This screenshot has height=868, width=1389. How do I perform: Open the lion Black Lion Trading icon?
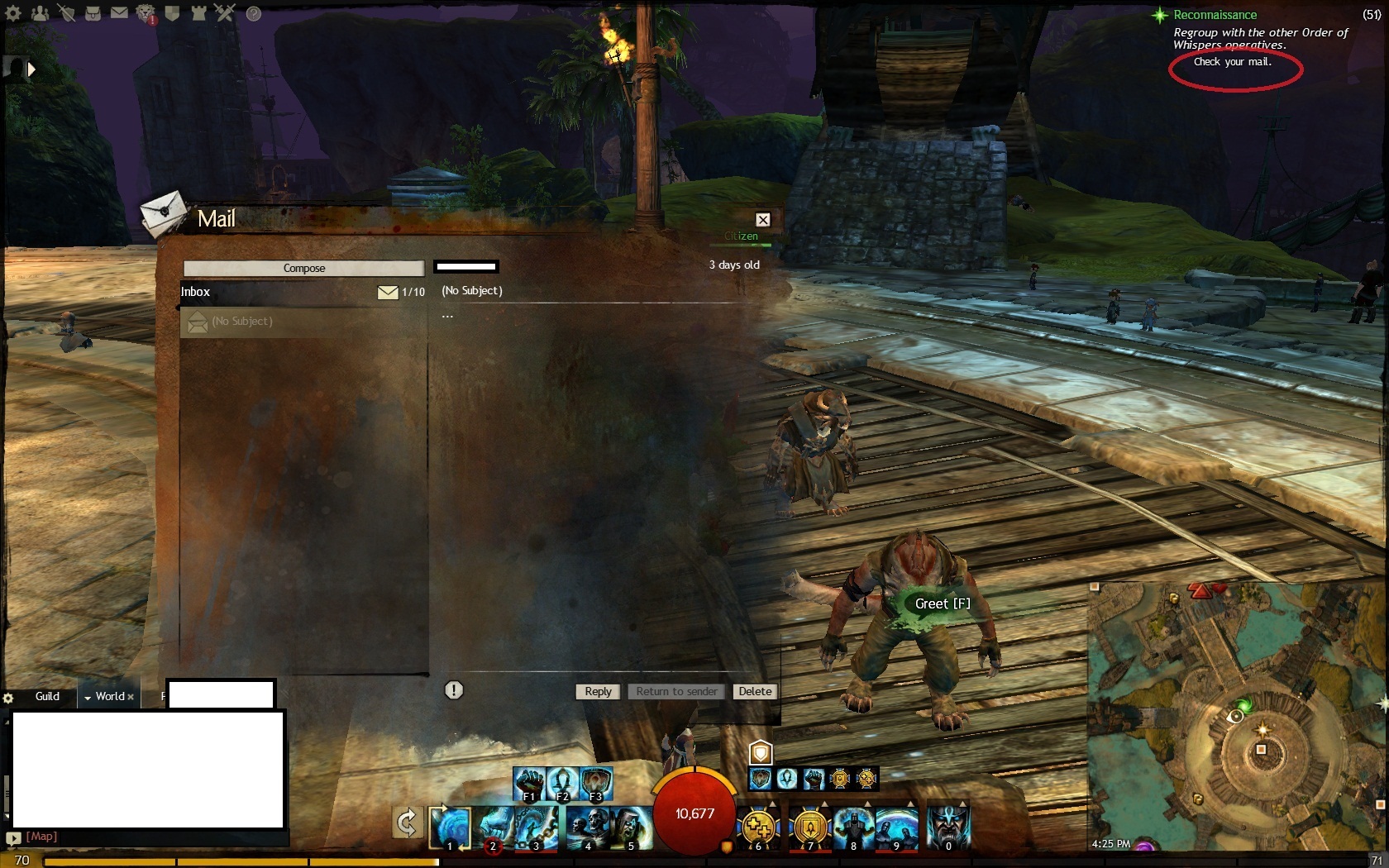pos(146,13)
